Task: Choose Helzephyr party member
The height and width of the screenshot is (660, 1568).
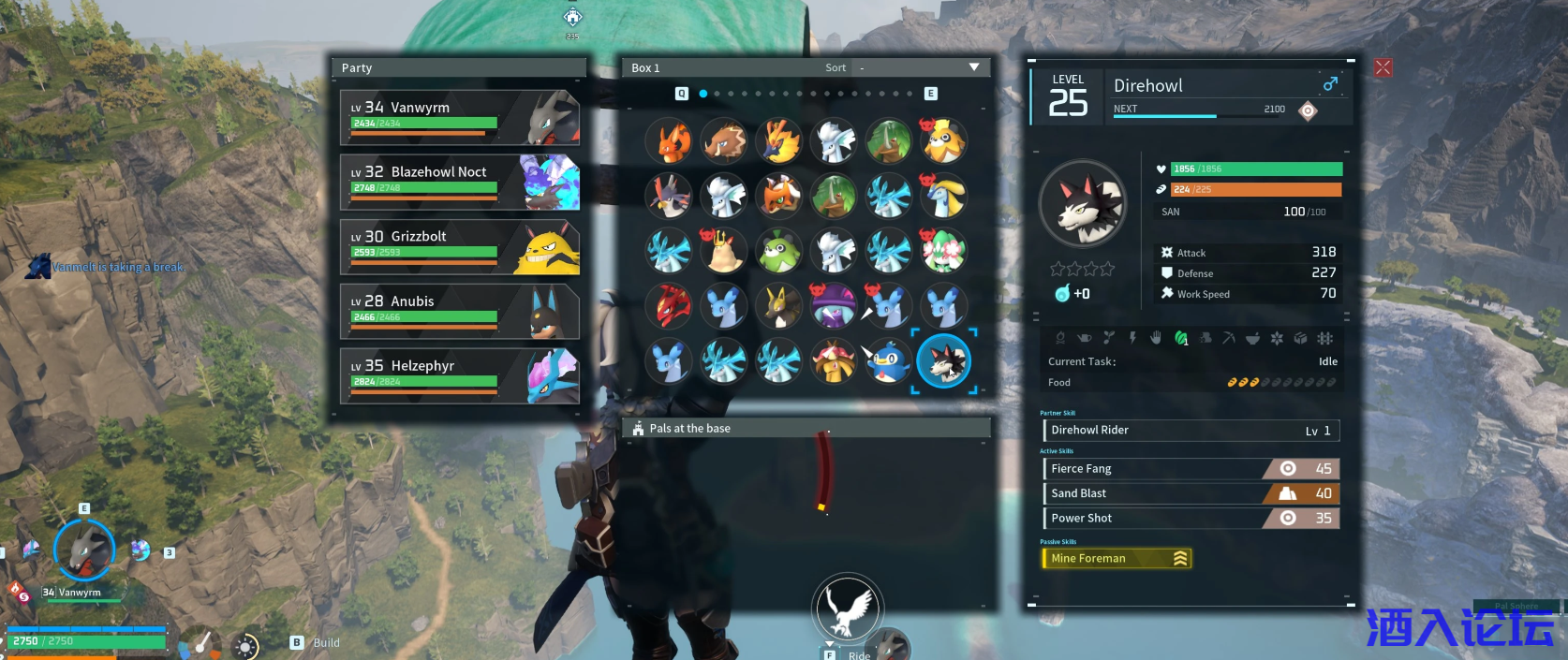Action: pyautogui.click(x=459, y=375)
